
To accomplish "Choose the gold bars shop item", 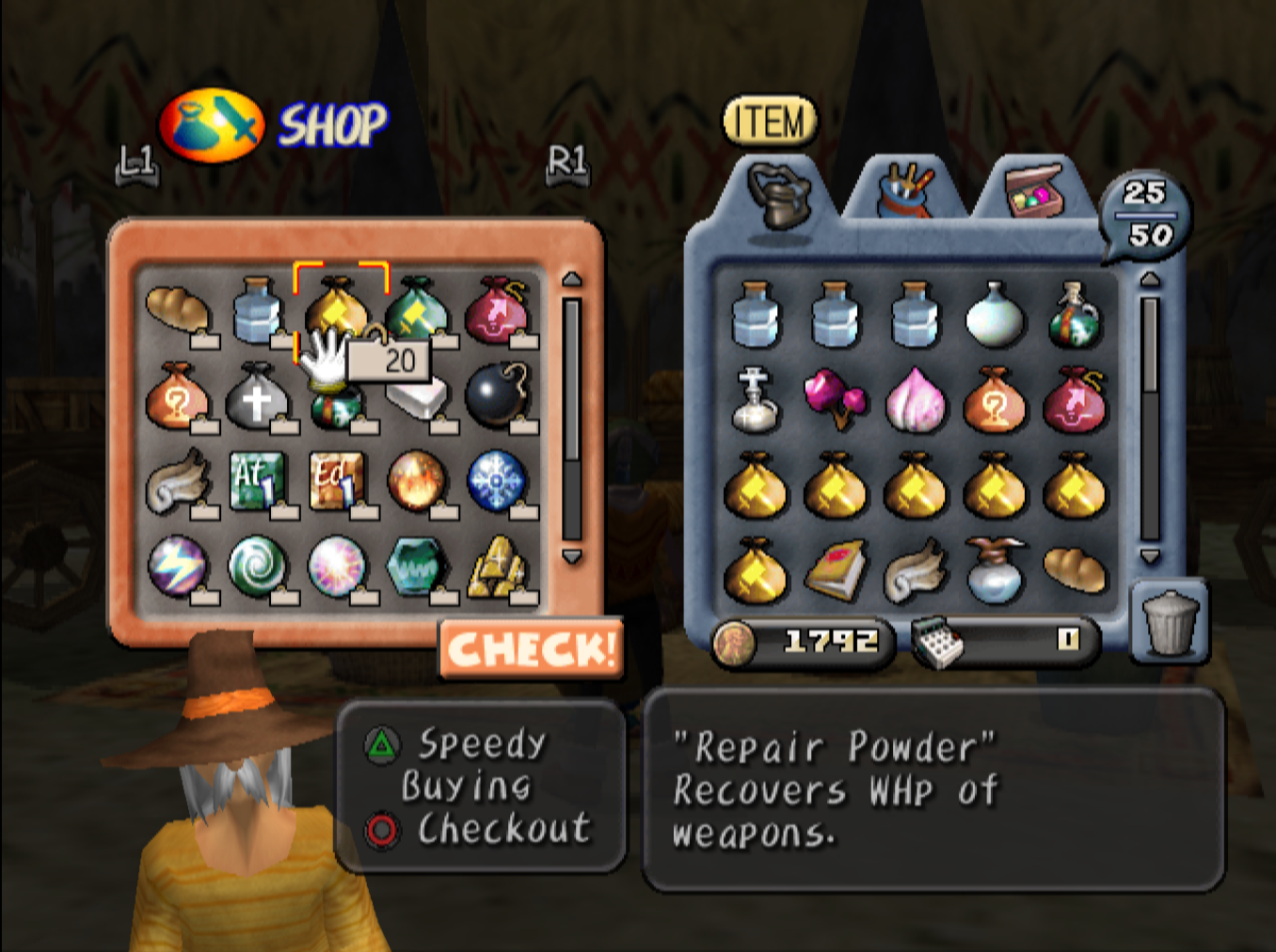I will point(496,565).
